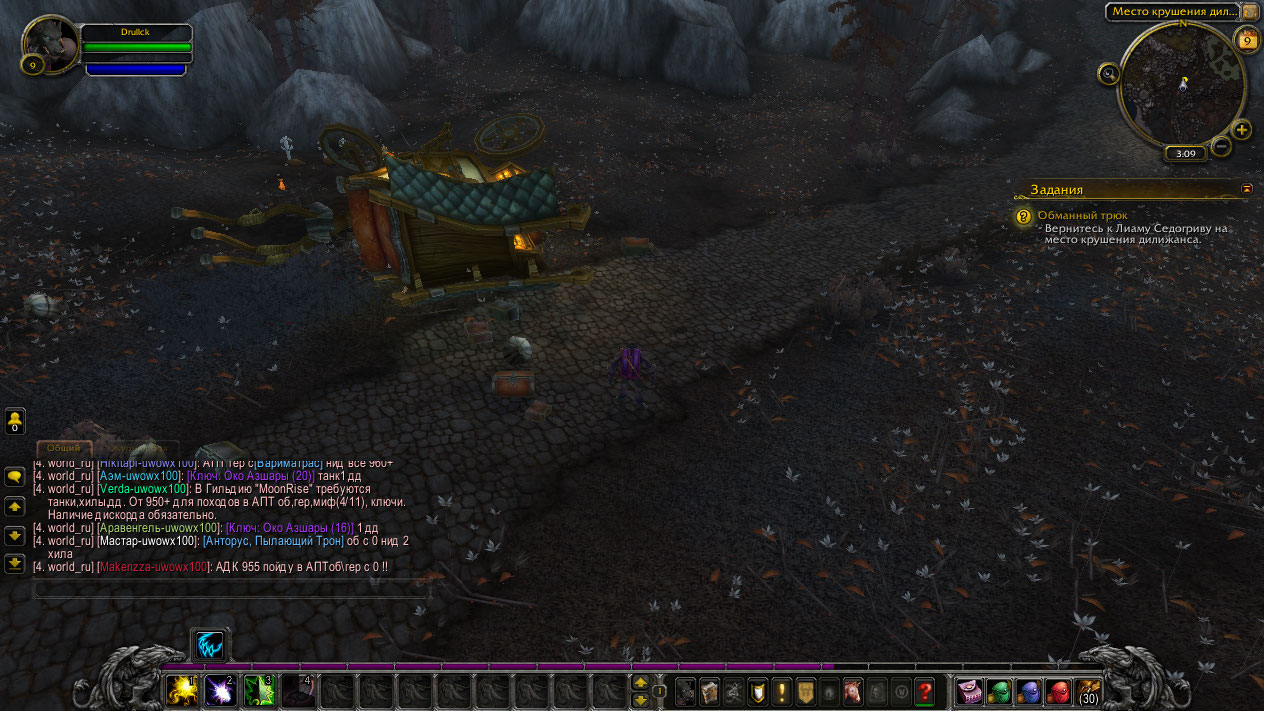Use the green ability in slot 3
Screen dimensions: 1264x711
point(259,690)
